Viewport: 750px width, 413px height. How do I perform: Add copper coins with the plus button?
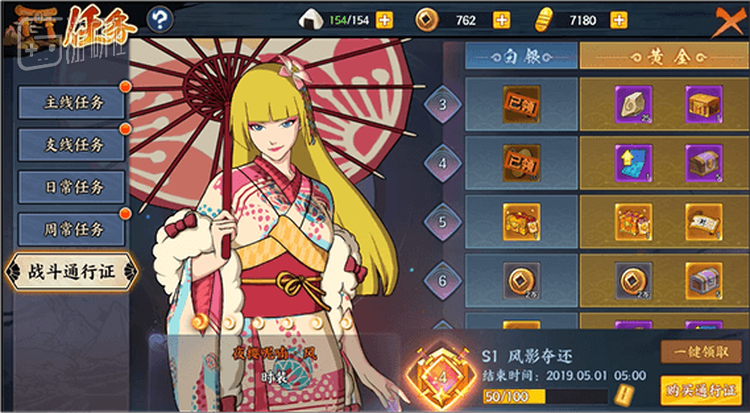pos(501,20)
